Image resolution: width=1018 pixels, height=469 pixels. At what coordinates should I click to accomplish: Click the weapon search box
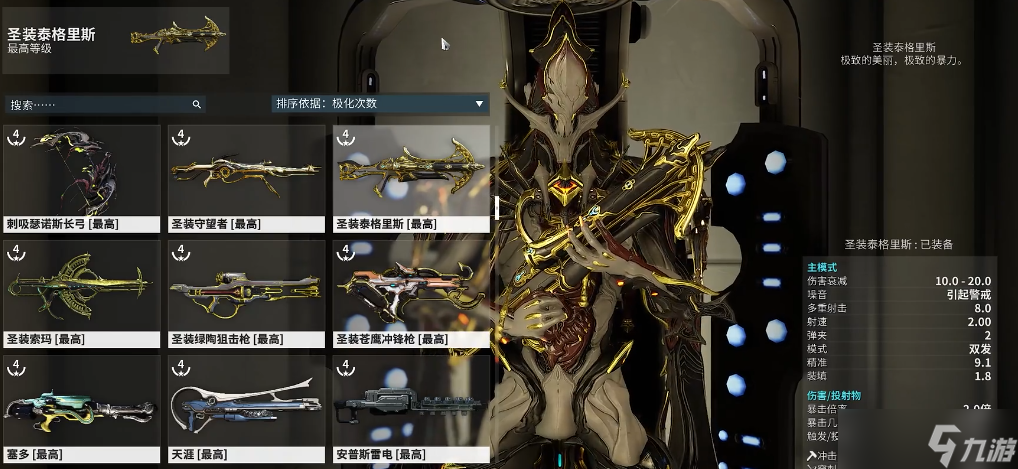(100, 104)
